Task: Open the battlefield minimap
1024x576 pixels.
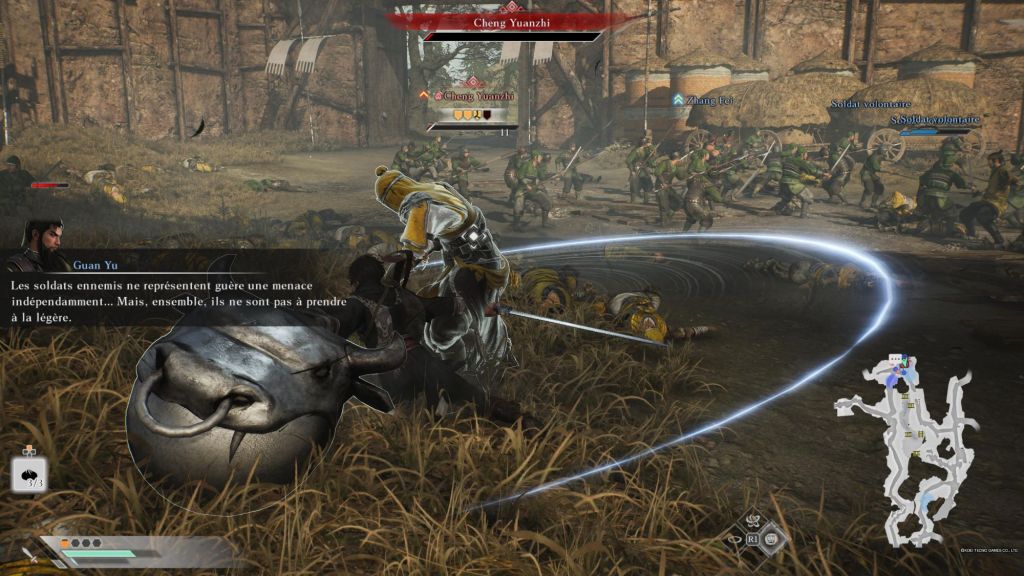Action: click(905, 442)
